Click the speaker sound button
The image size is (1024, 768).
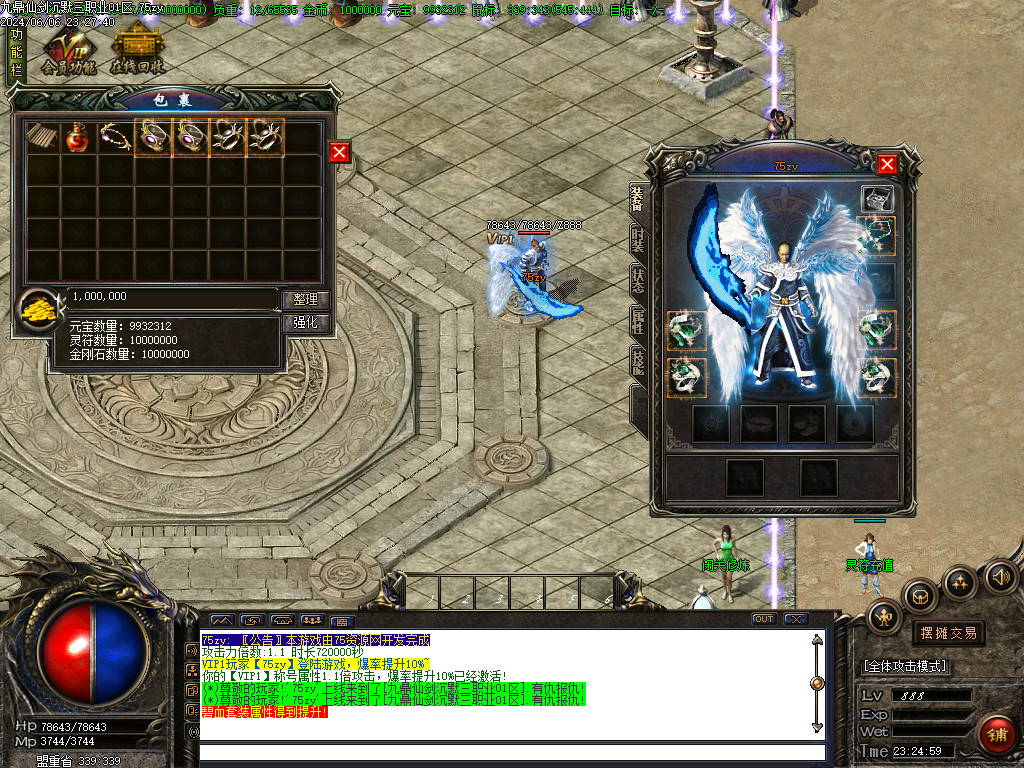pyautogui.click(x=1000, y=576)
